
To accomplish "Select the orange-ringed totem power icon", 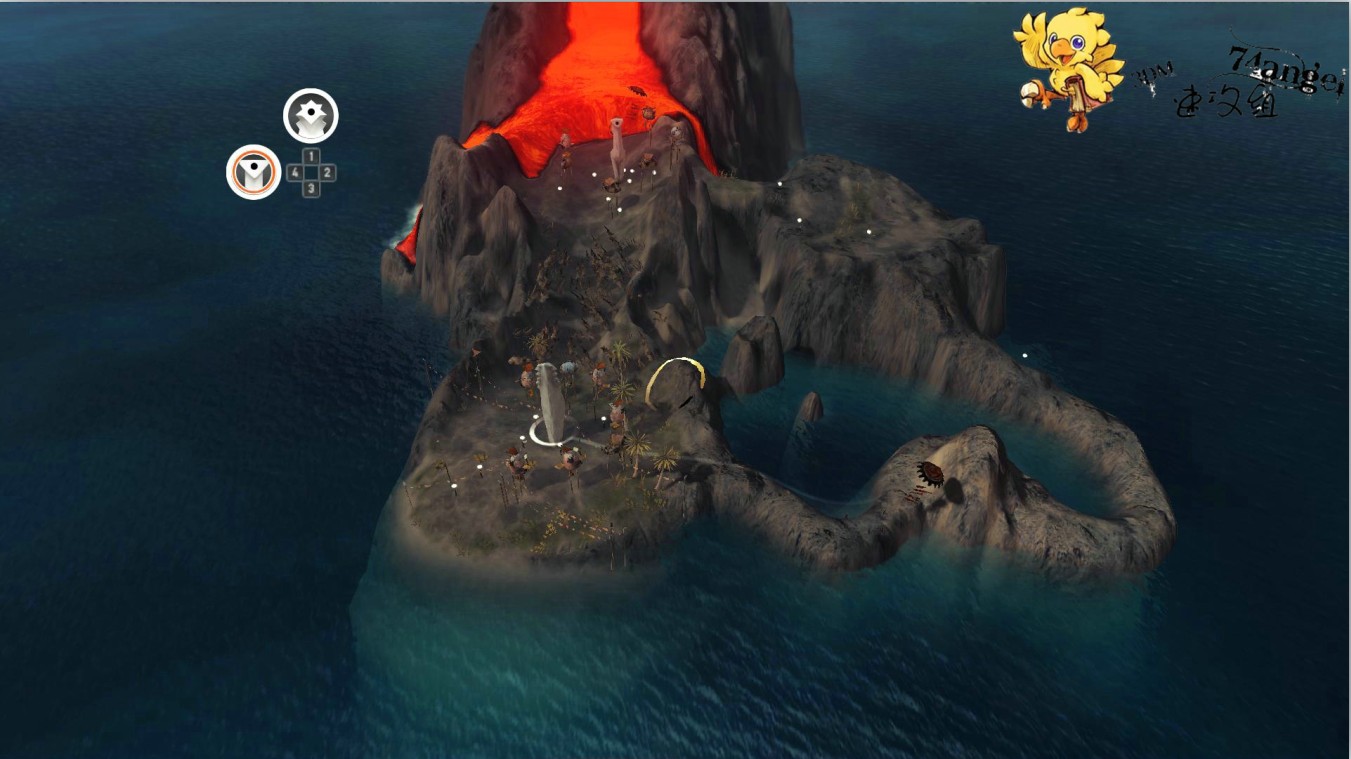I will point(253,172).
